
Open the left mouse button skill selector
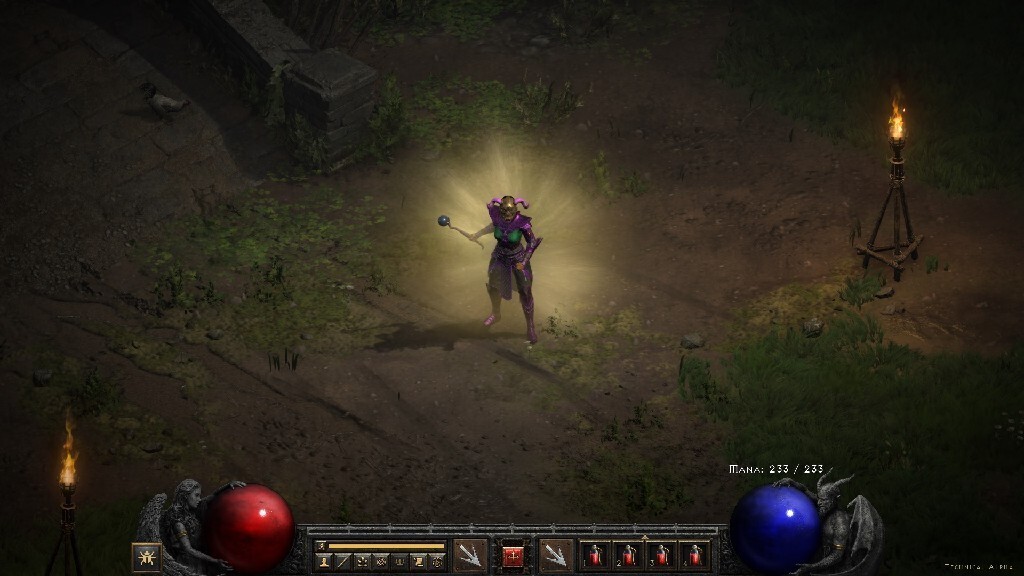(x=469, y=555)
